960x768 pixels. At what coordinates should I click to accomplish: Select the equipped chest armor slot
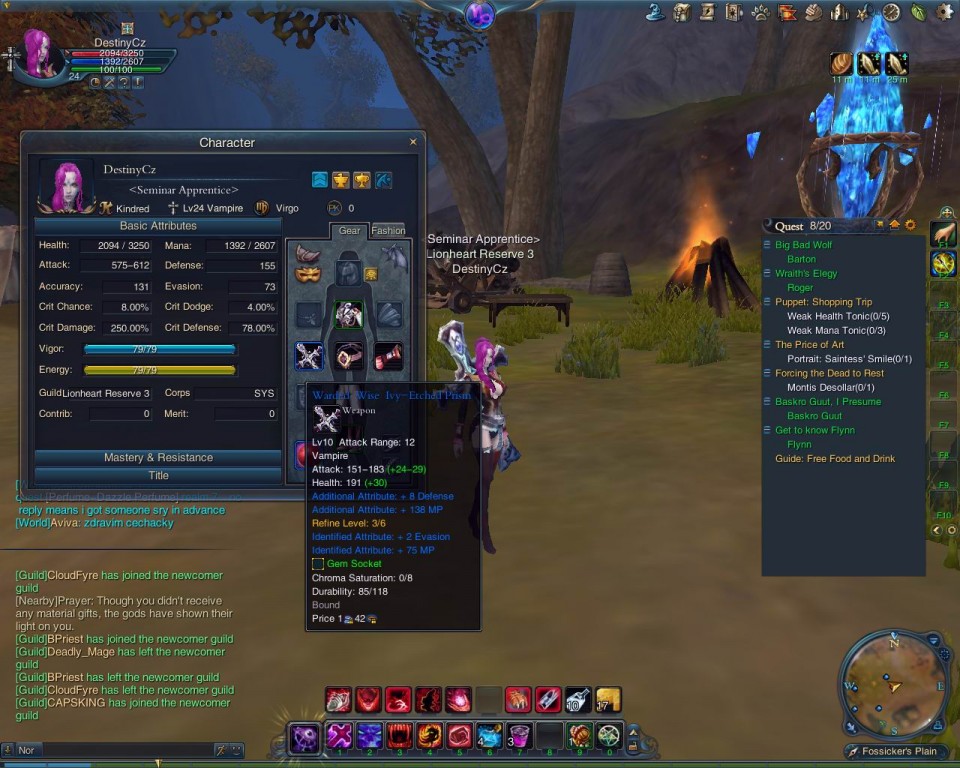[x=348, y=315]
